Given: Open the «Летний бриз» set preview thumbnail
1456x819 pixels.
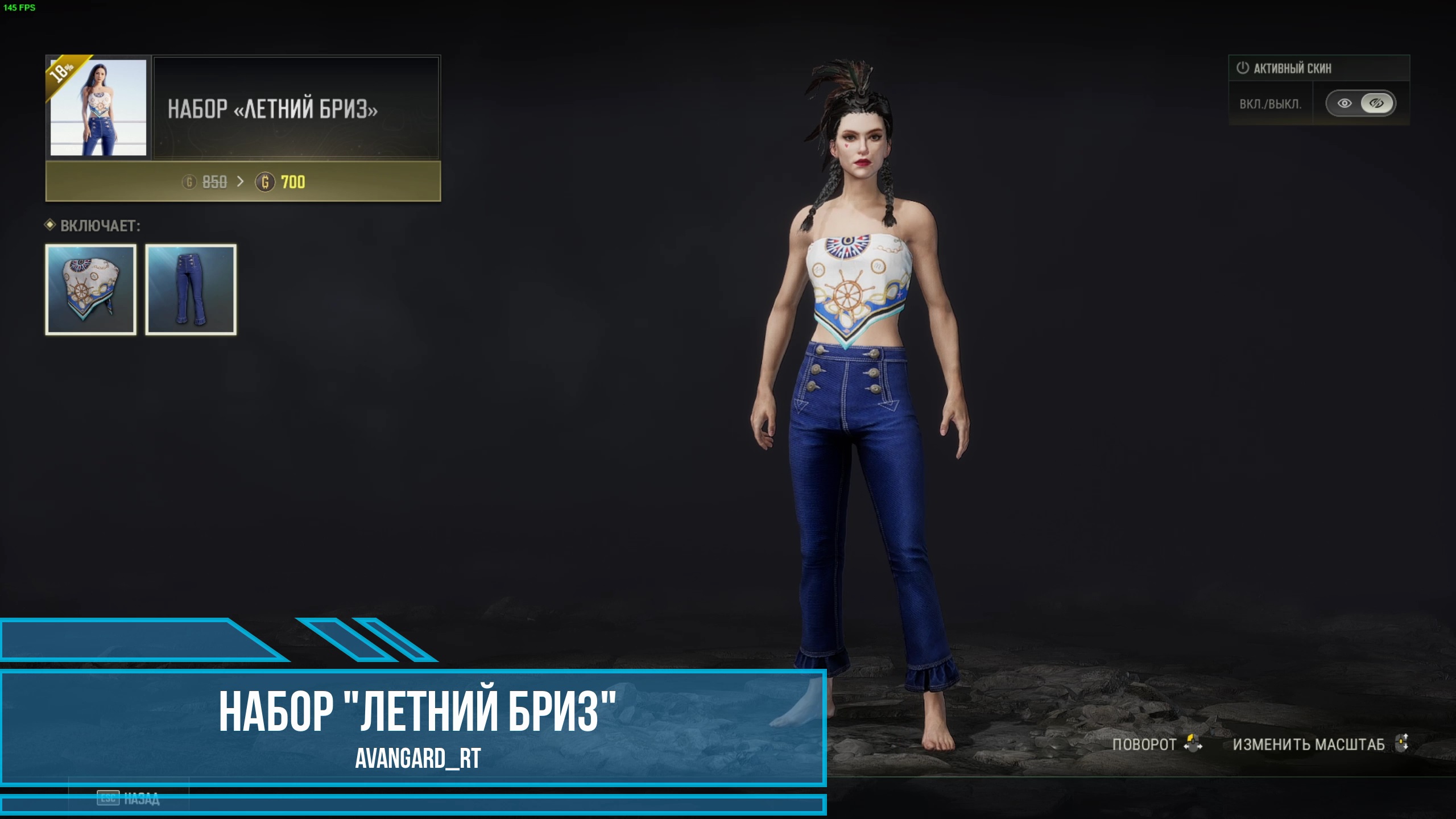Looking at the screenshot, I should click(x=98, y=107).
